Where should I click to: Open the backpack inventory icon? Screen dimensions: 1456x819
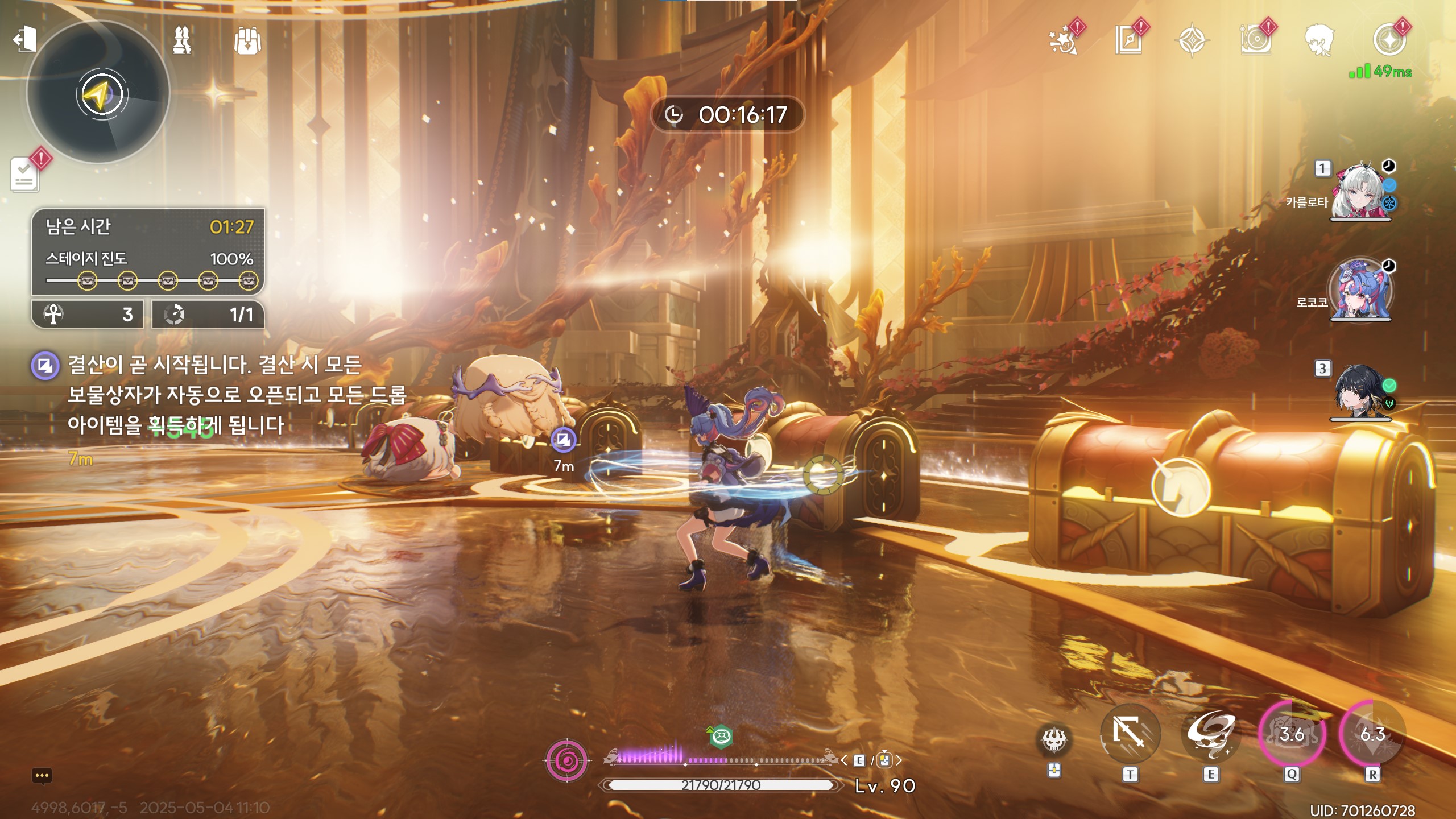coord(247,41)
